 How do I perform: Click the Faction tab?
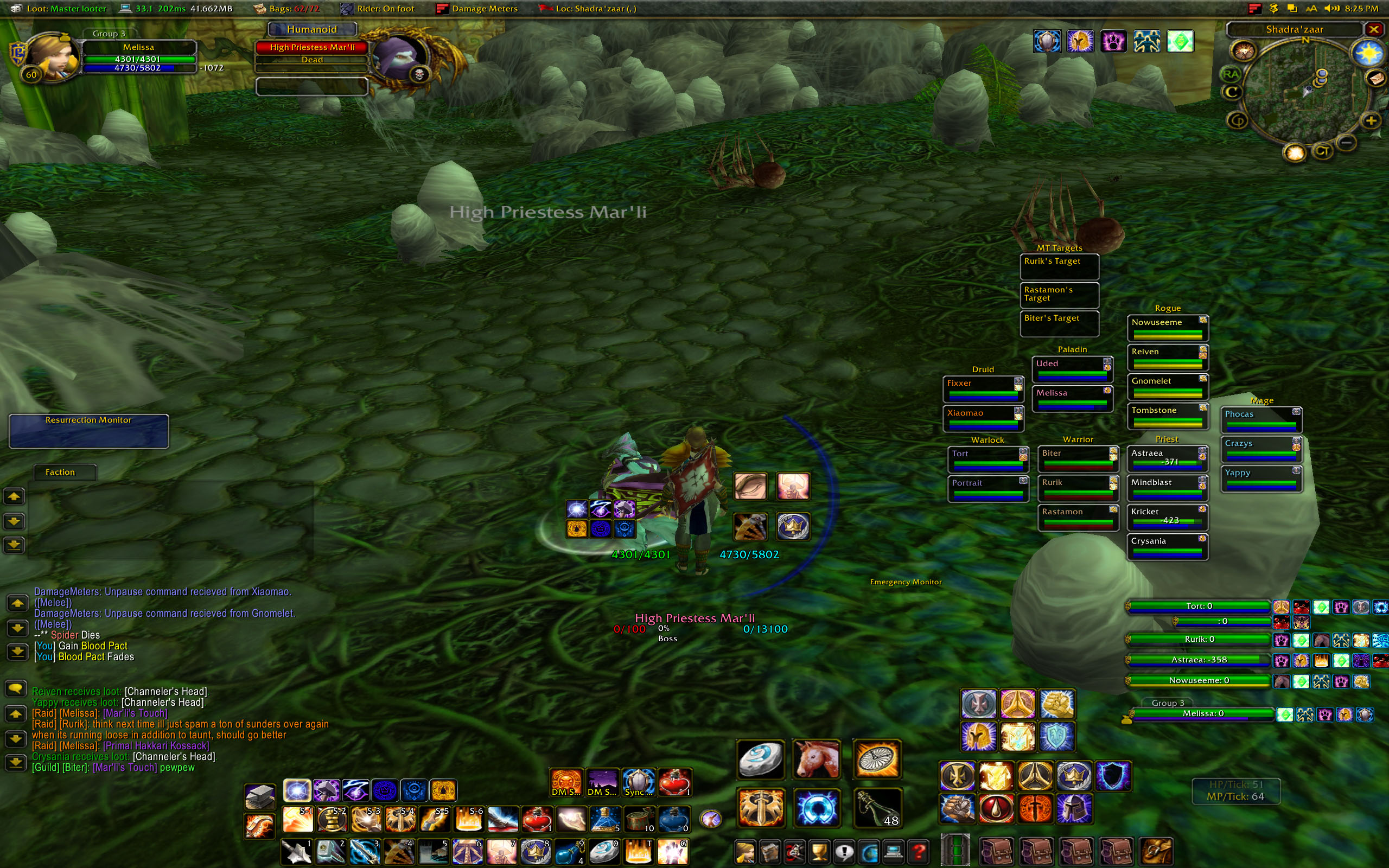(x=60, y=472)
